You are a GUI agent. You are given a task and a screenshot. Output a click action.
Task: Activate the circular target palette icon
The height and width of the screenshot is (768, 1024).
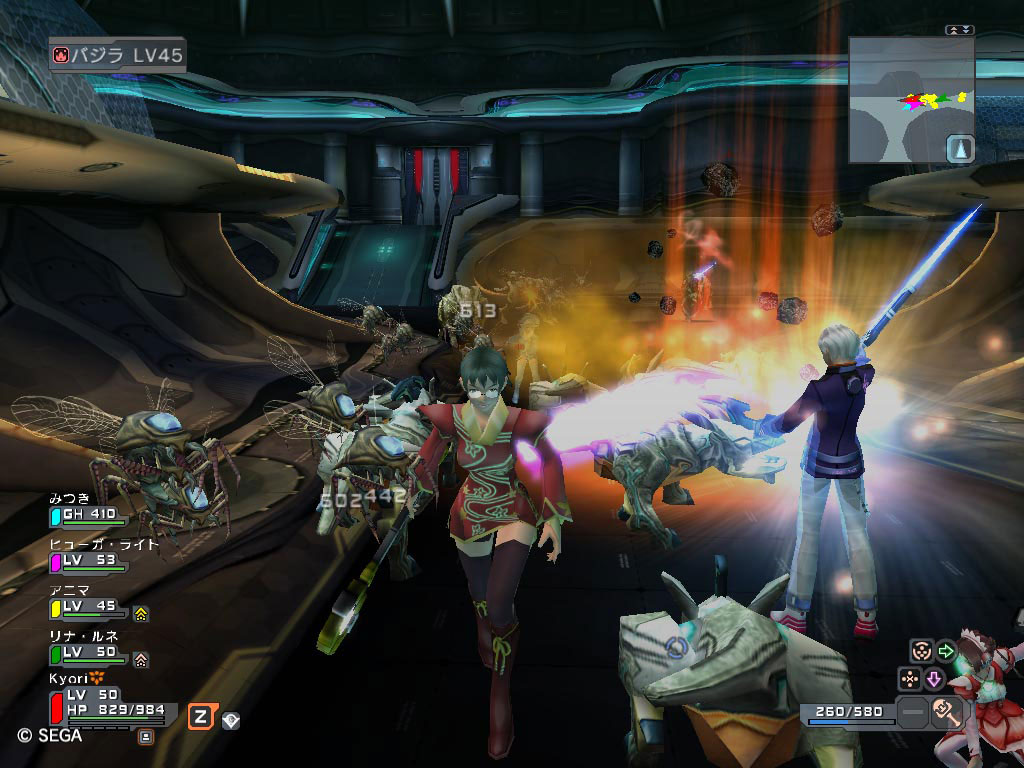[x=921, y=650]
